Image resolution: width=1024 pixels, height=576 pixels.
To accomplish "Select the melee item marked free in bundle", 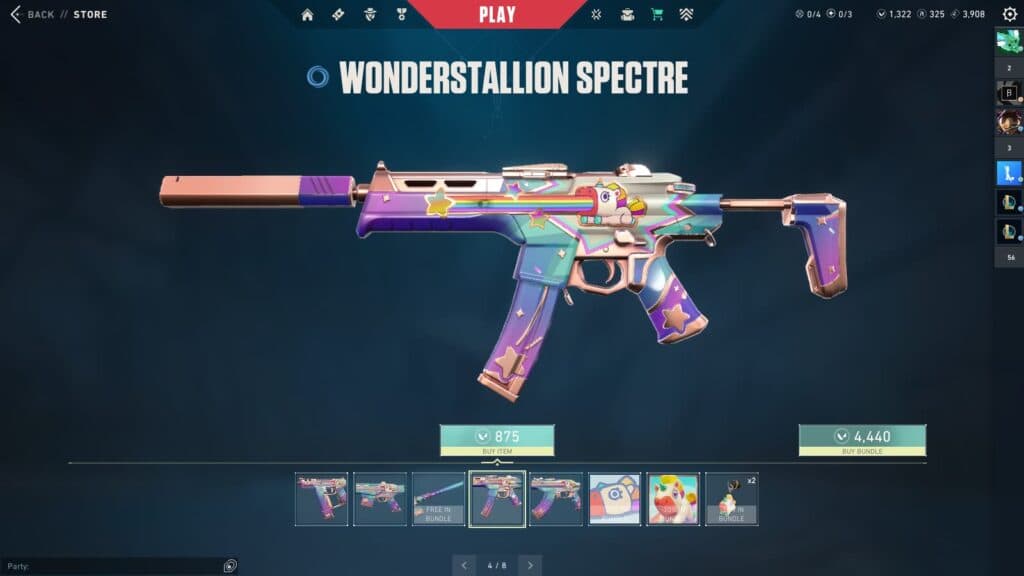I will coord(439,499).
